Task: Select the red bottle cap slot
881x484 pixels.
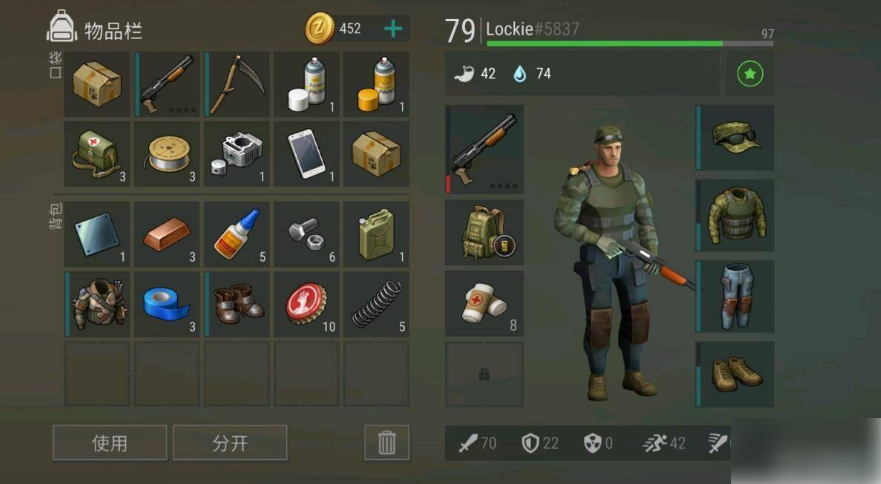Action: coord(307,304)
